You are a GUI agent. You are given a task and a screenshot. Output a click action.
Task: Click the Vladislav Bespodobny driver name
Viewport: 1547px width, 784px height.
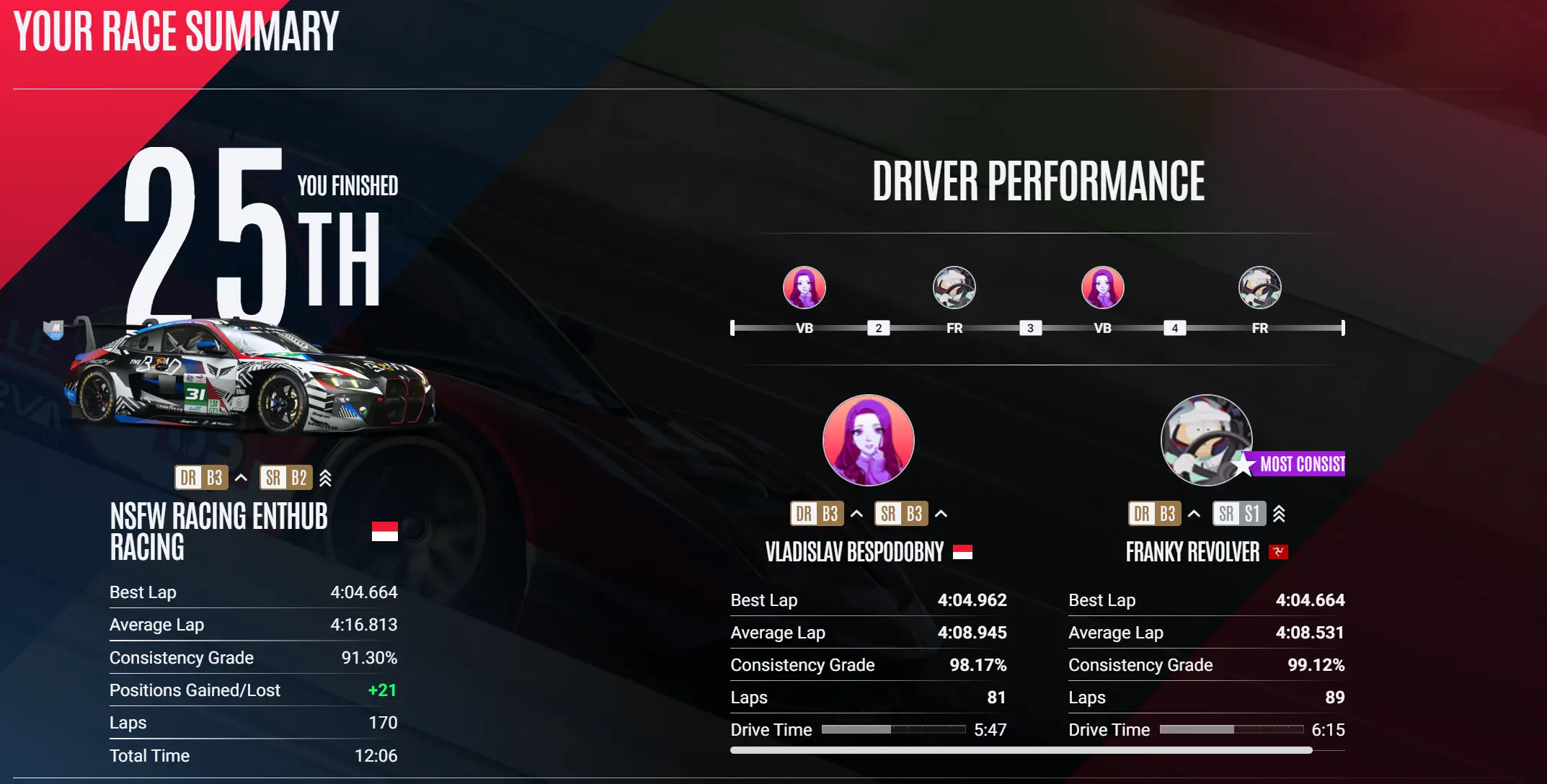click(x=854, y=553)
